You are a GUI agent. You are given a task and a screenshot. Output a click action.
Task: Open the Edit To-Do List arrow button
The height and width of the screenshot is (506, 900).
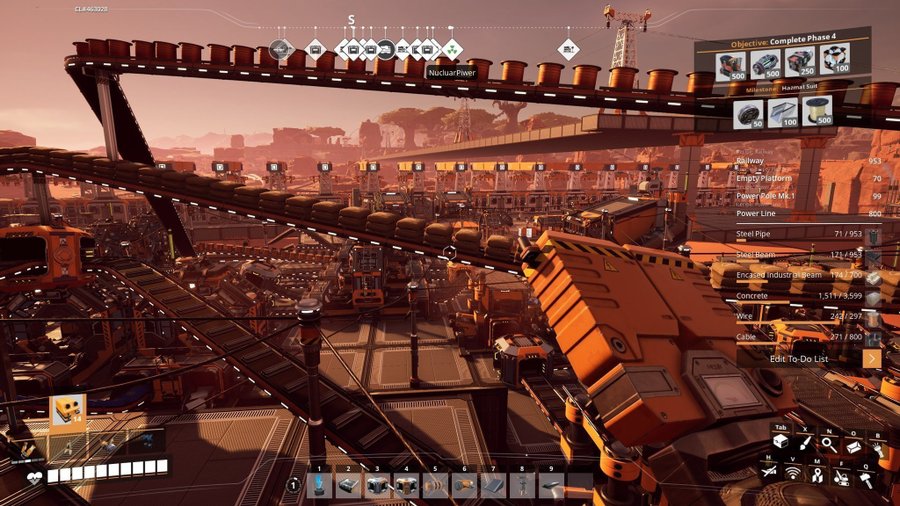pos(872,358)
